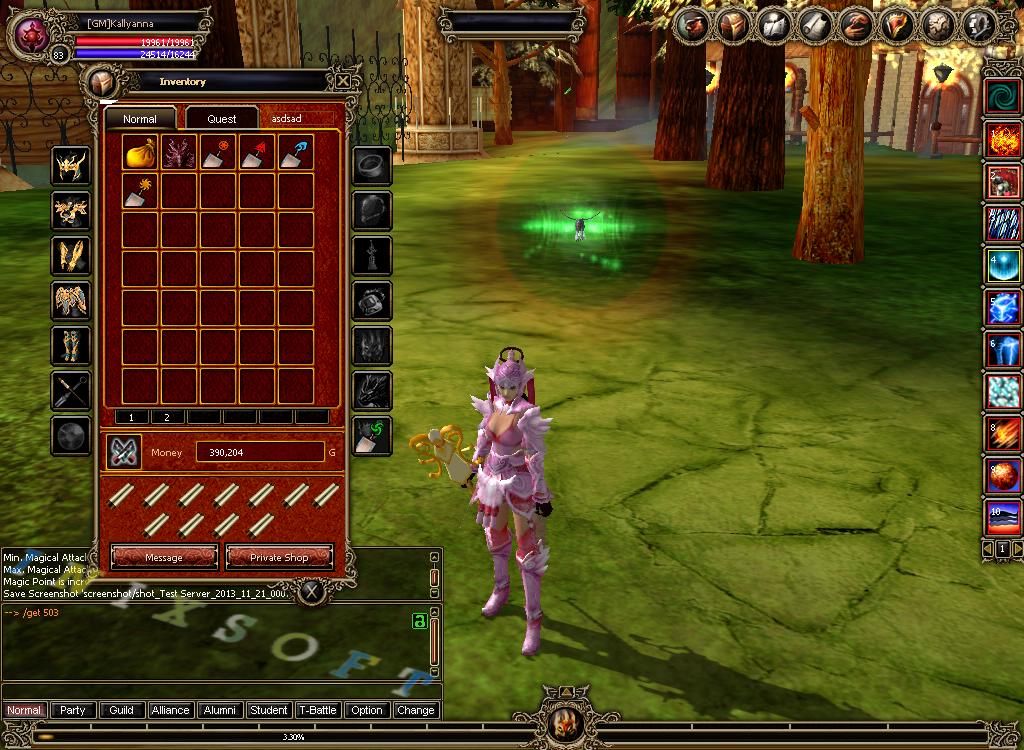Select the T-Battle chat tab
The height and width of the screenshot is (750, 1024).
pos(318,710)
